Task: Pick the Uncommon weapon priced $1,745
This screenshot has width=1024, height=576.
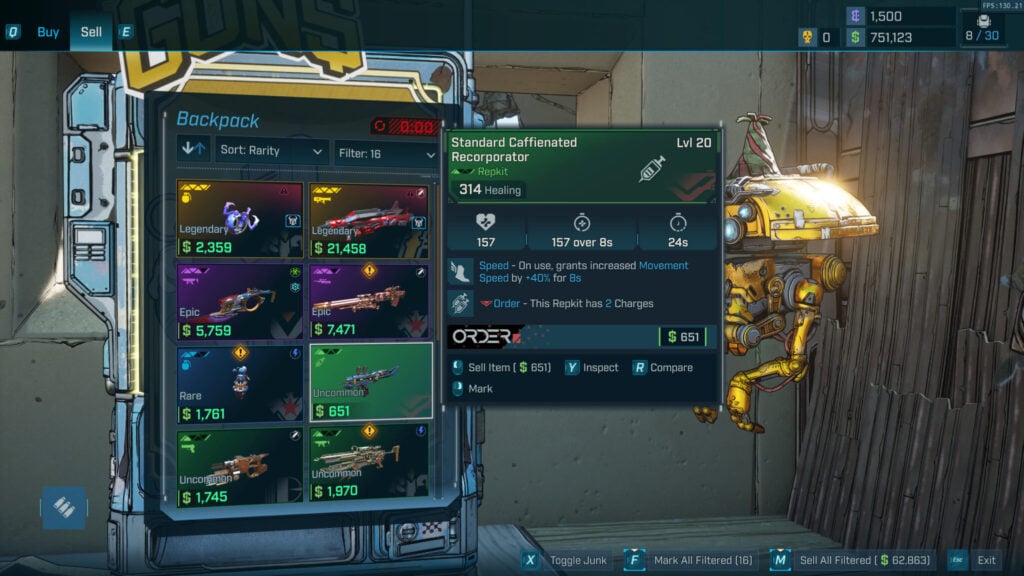Action: [x=240, y=466]
